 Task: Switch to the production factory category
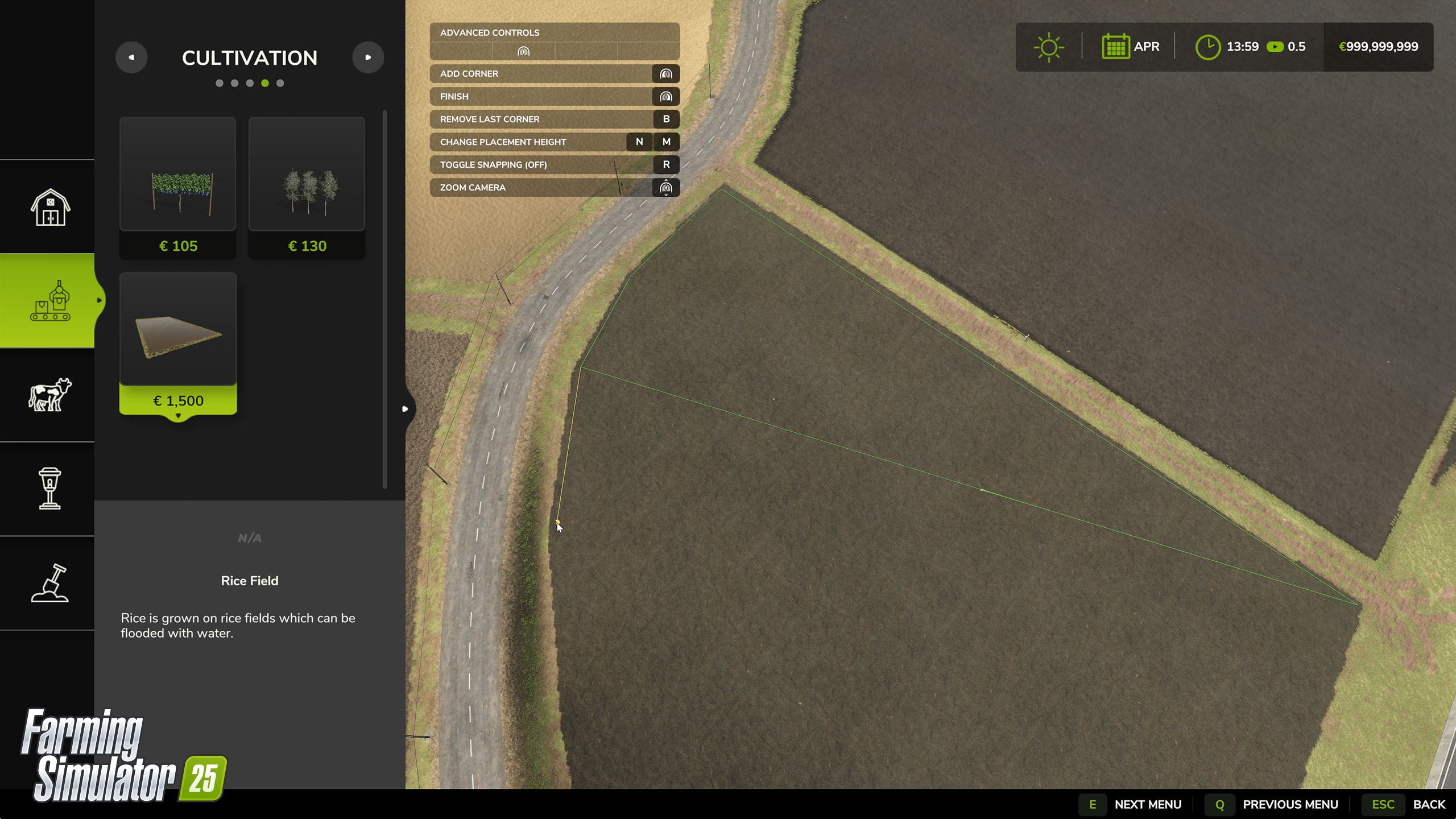[x=50, y=300]
